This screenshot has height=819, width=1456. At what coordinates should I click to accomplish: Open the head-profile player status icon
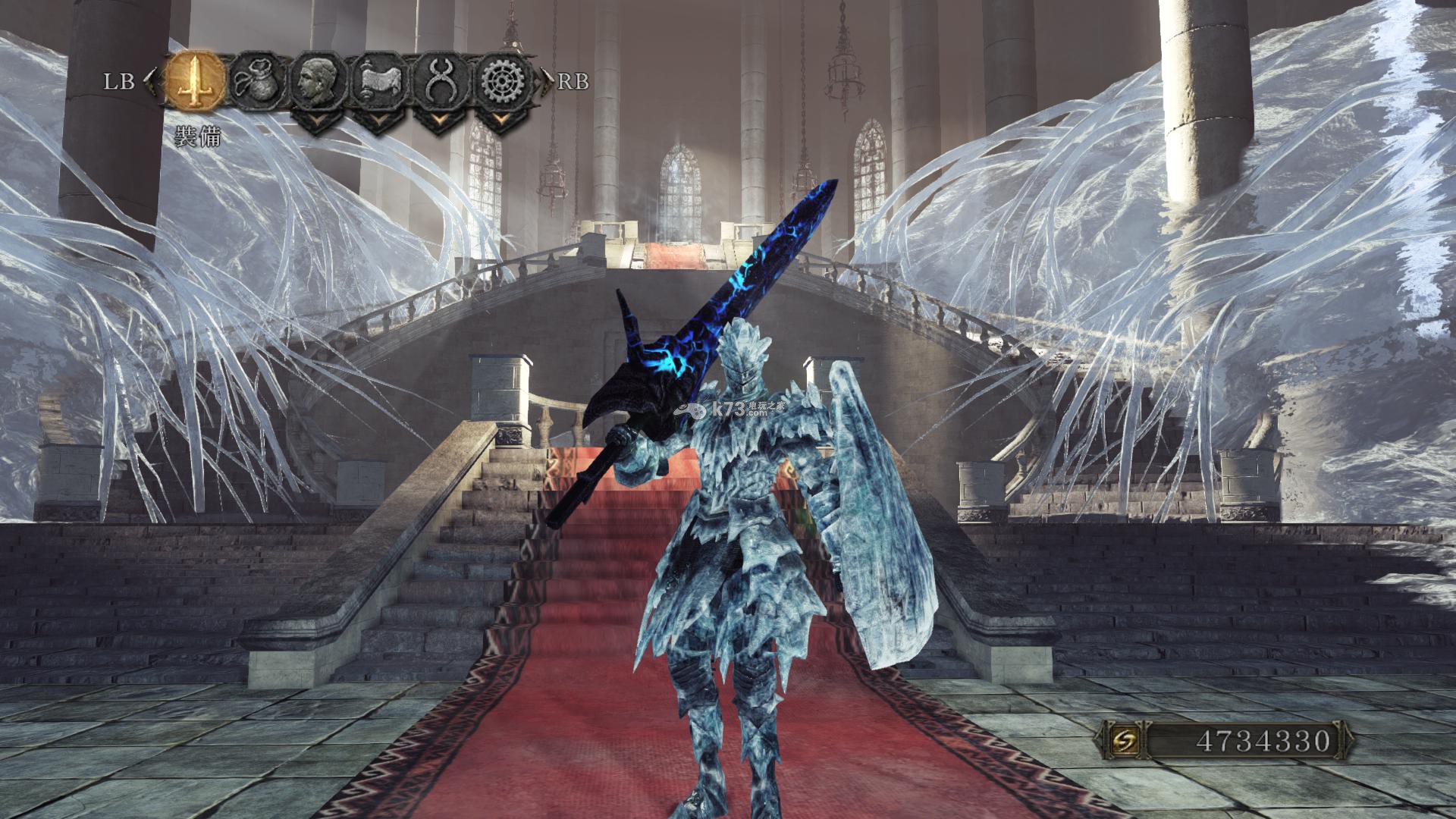click(x=315, y=80)
